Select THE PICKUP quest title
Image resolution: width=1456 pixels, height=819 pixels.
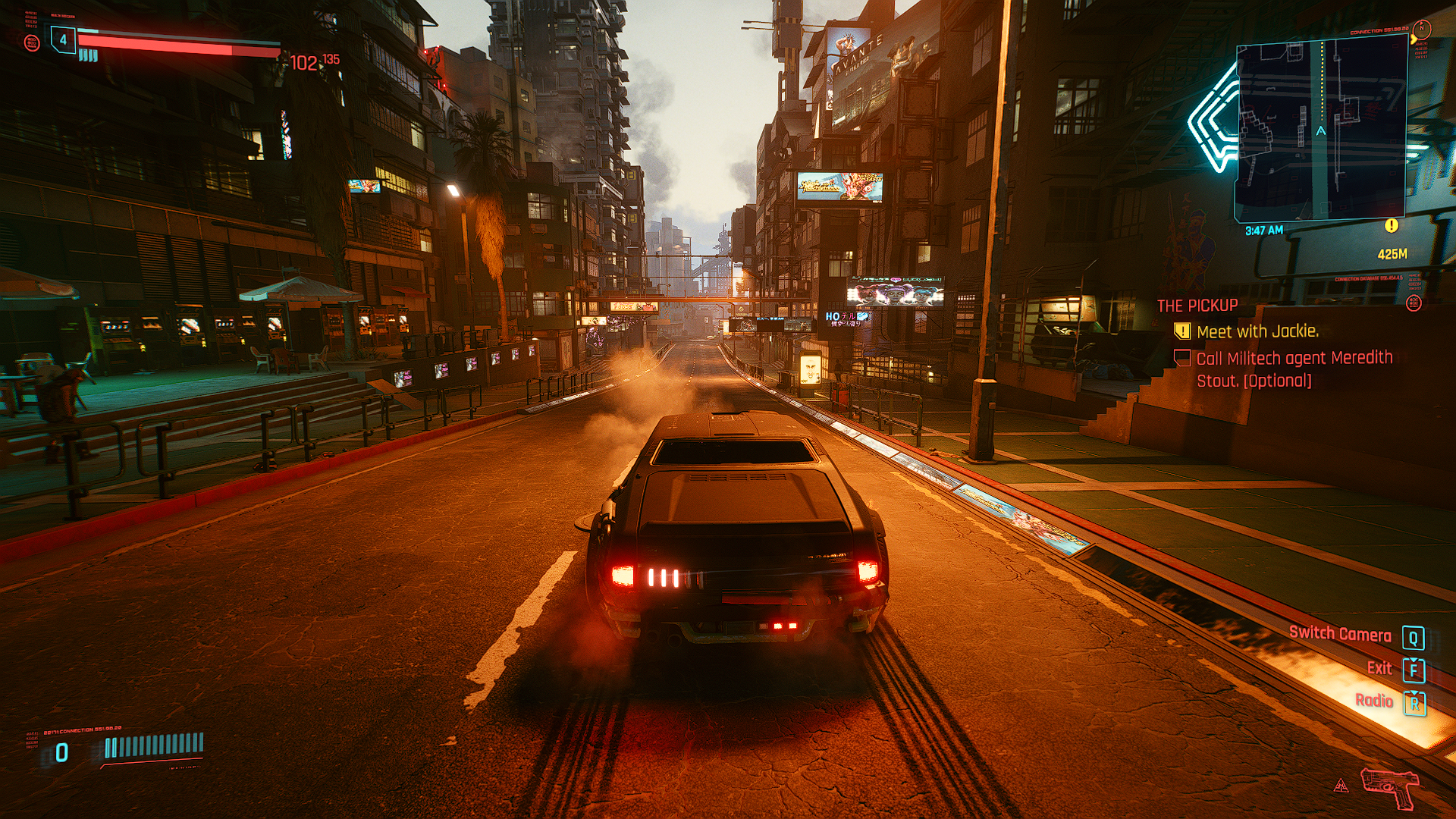[1197, 306]
